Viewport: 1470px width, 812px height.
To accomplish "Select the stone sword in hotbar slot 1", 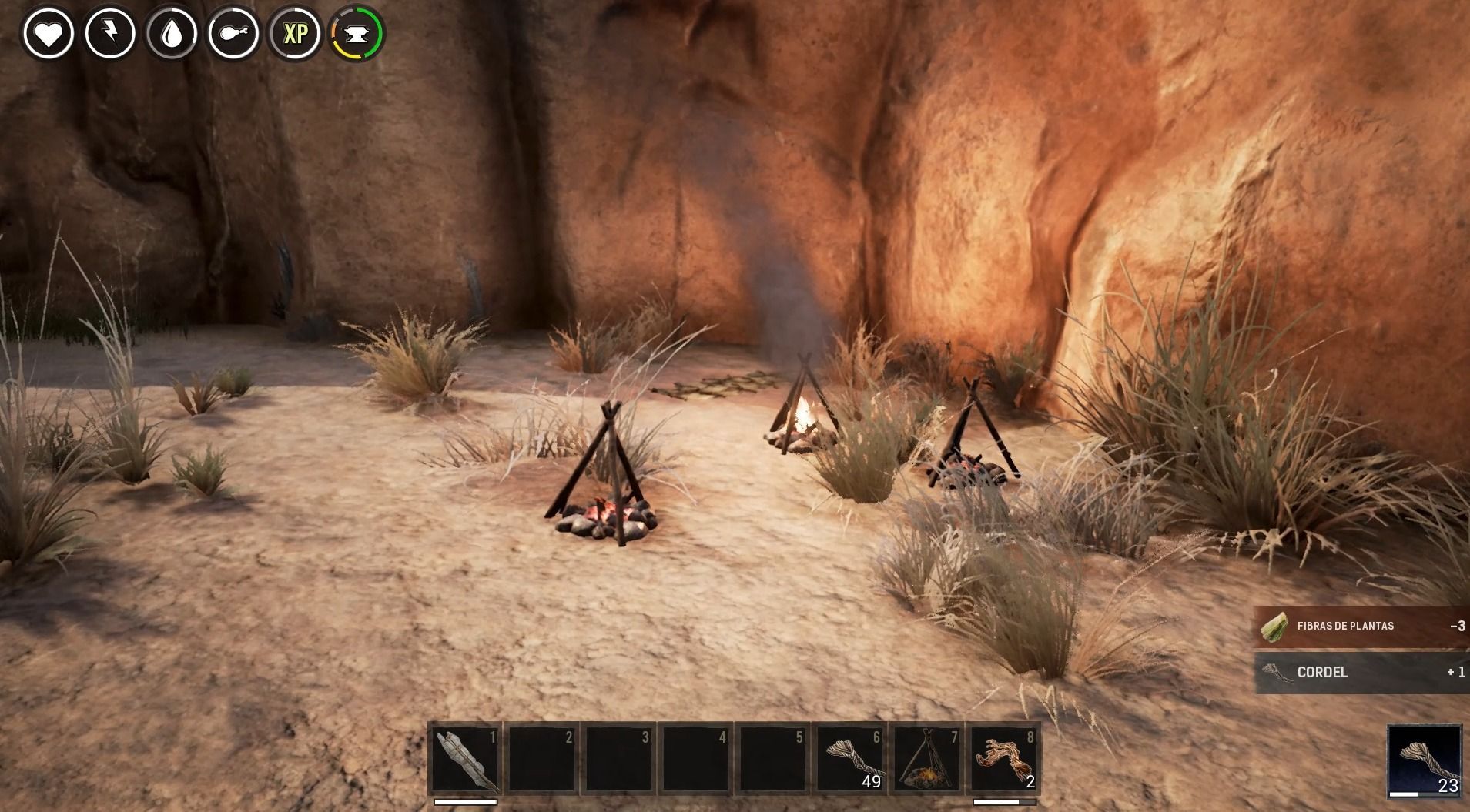I will [x=465, y=759].
